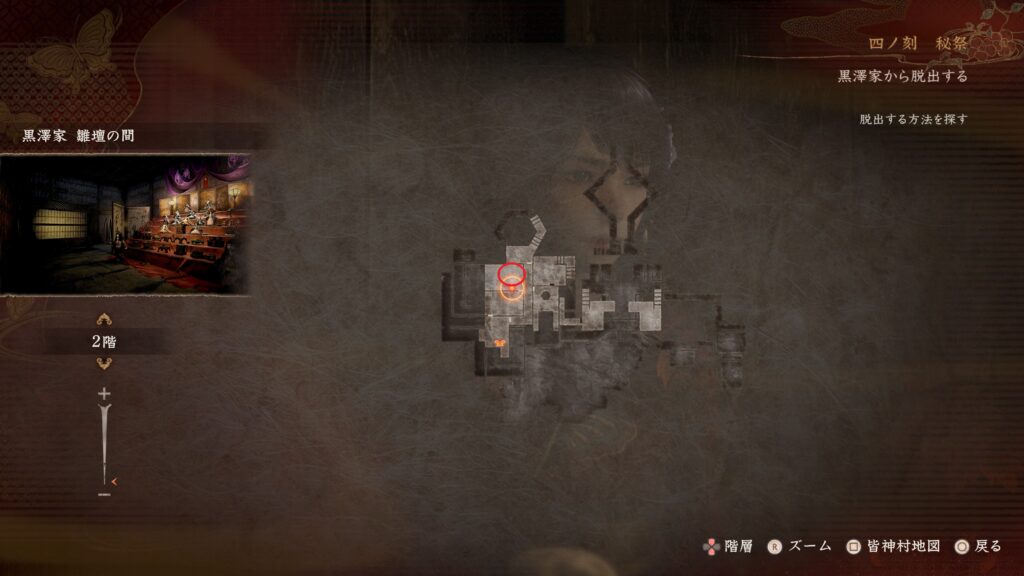This screenshot has height=576, width=1024.
Task: Select the glowing orange player position marker
Action: tap(511, 291)
